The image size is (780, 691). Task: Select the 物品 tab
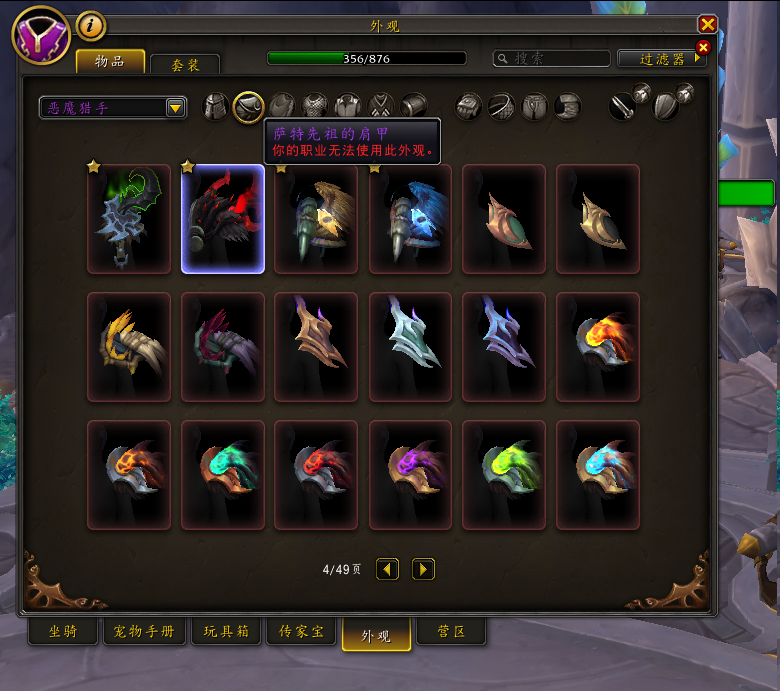point(110,62)
